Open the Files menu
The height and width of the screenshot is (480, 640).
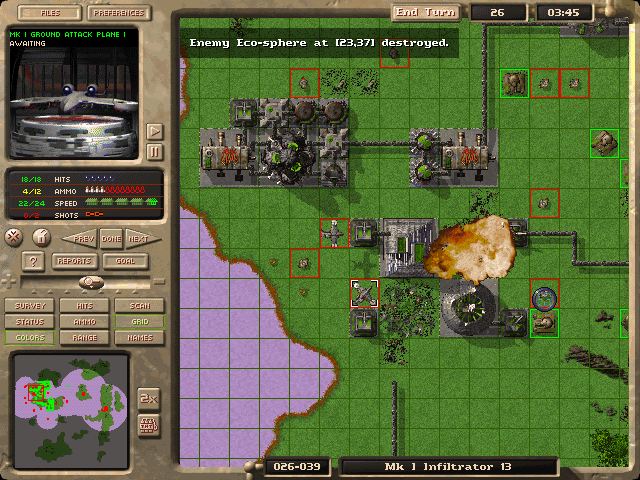(45, 13)
